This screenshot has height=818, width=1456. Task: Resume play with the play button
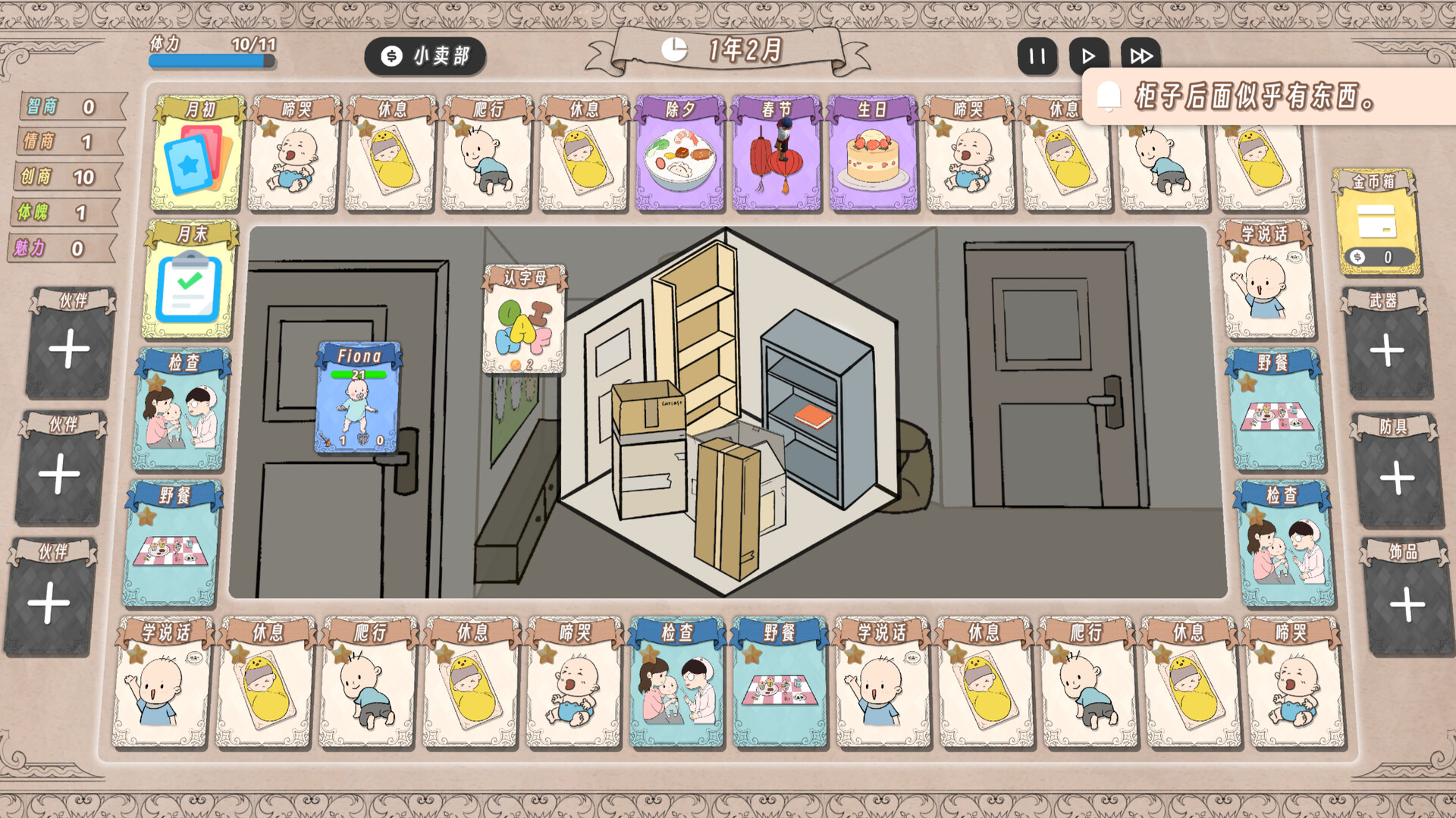coord(1089,55)
